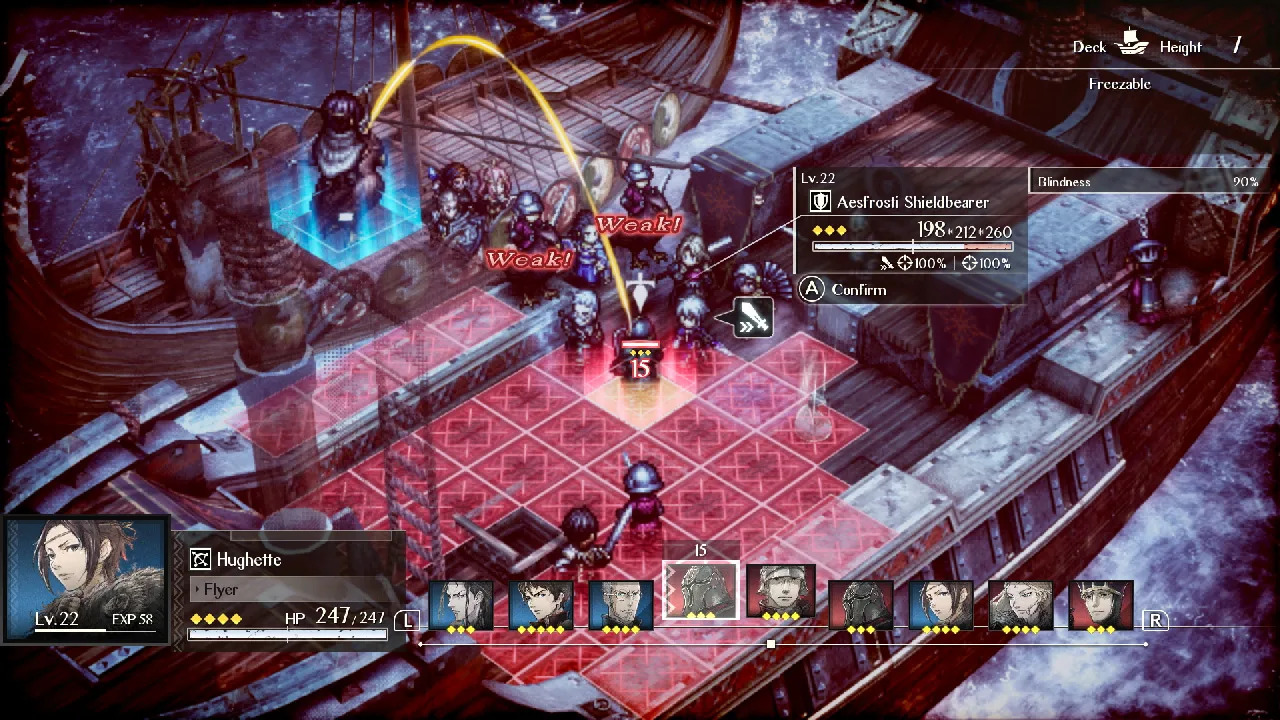Image resolution: width=1280 pixels, height=720 pixels.
Task: Click the crosshair hit-chance icon in enemy panel
Action: (x=970, y=263)
